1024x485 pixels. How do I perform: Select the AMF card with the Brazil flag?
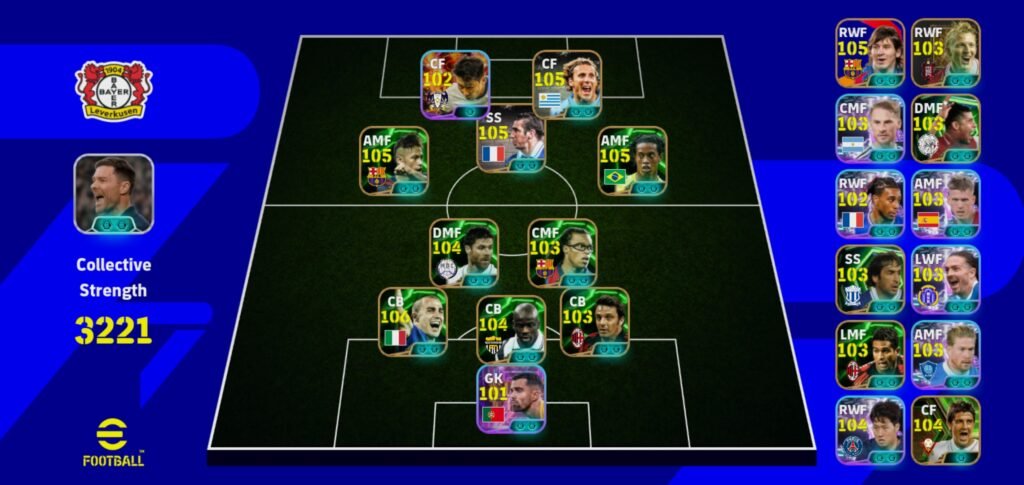[631, 160]
